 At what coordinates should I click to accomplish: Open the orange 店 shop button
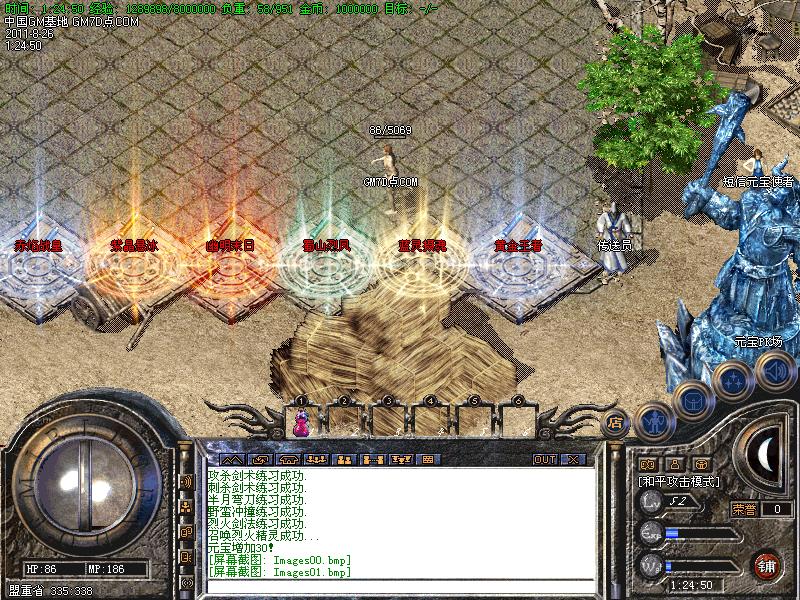(x=615, y=423)
